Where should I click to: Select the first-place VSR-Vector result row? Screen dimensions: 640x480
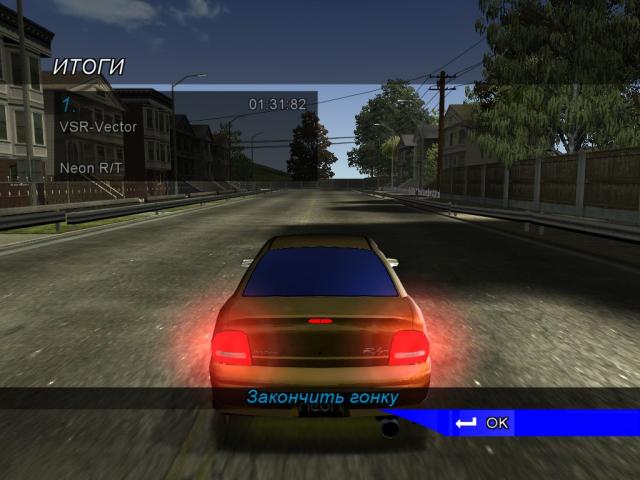[180, 116]
